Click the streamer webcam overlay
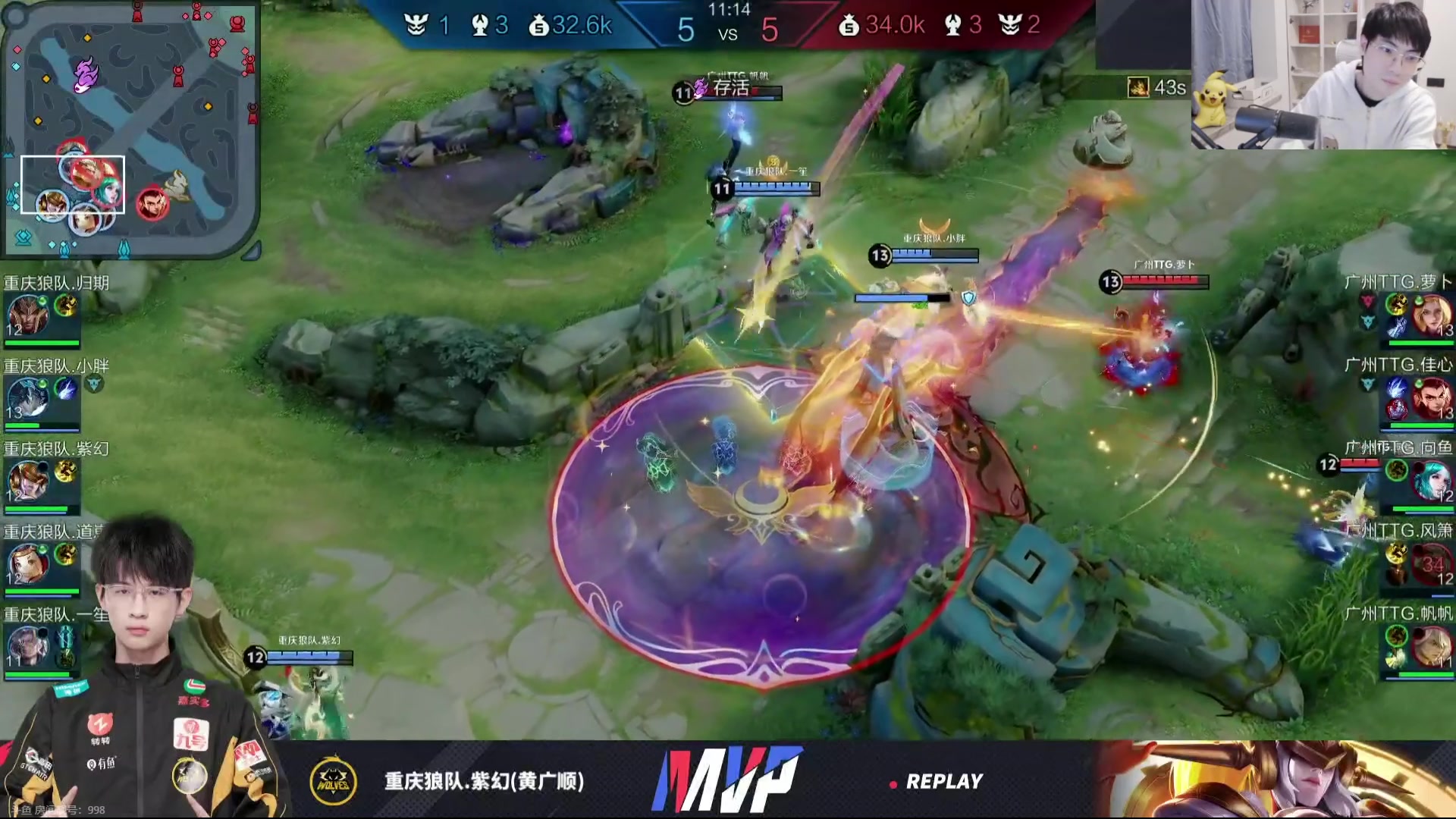The height and width of the screenshot is (819, 1456). click(x=1323, y=74)
